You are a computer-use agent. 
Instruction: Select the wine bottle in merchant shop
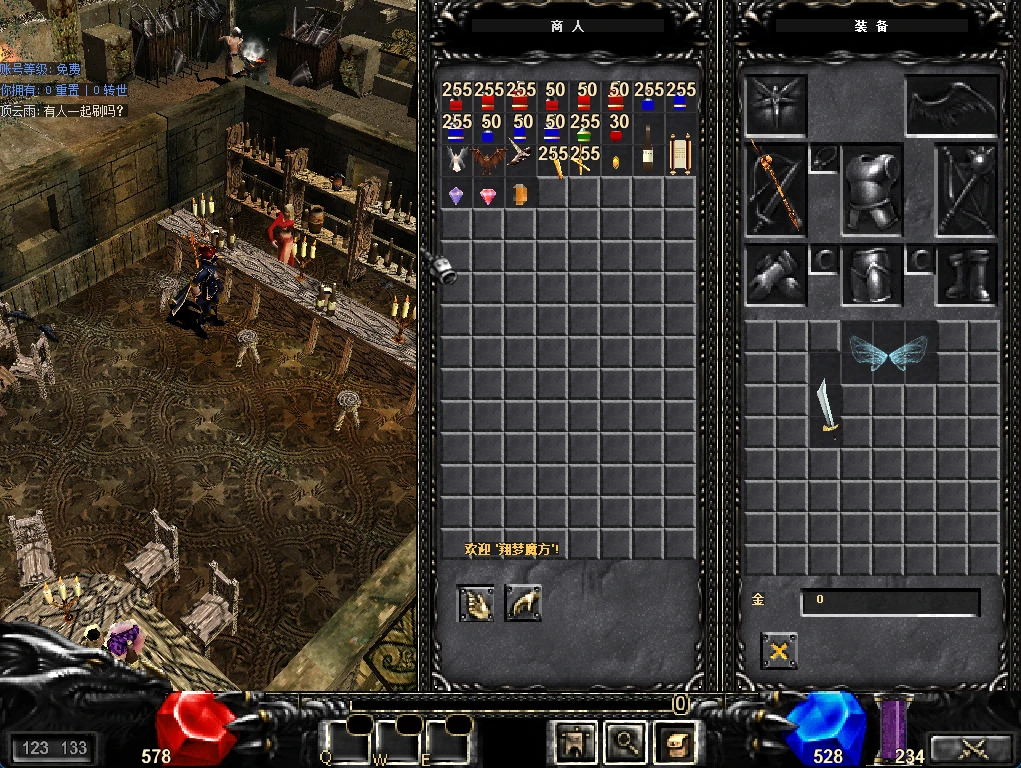[649, 160]
